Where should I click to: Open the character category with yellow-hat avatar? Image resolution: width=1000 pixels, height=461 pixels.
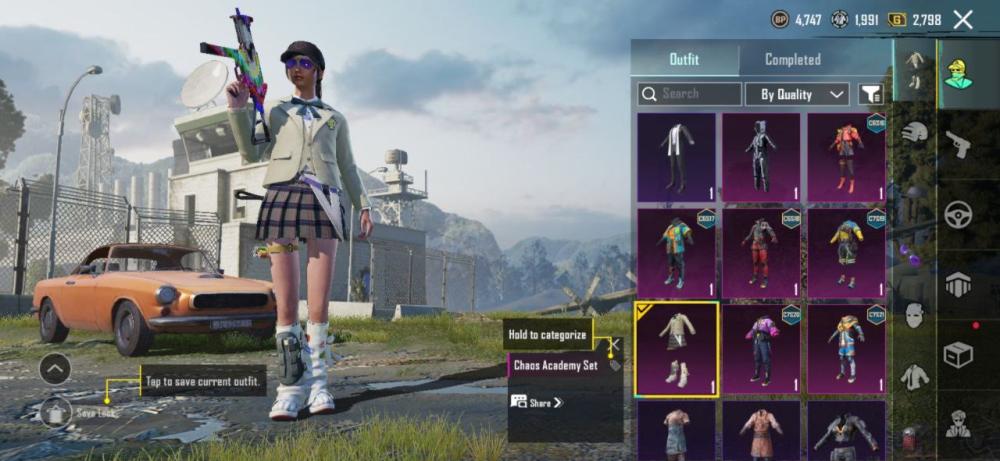[958, 72]
